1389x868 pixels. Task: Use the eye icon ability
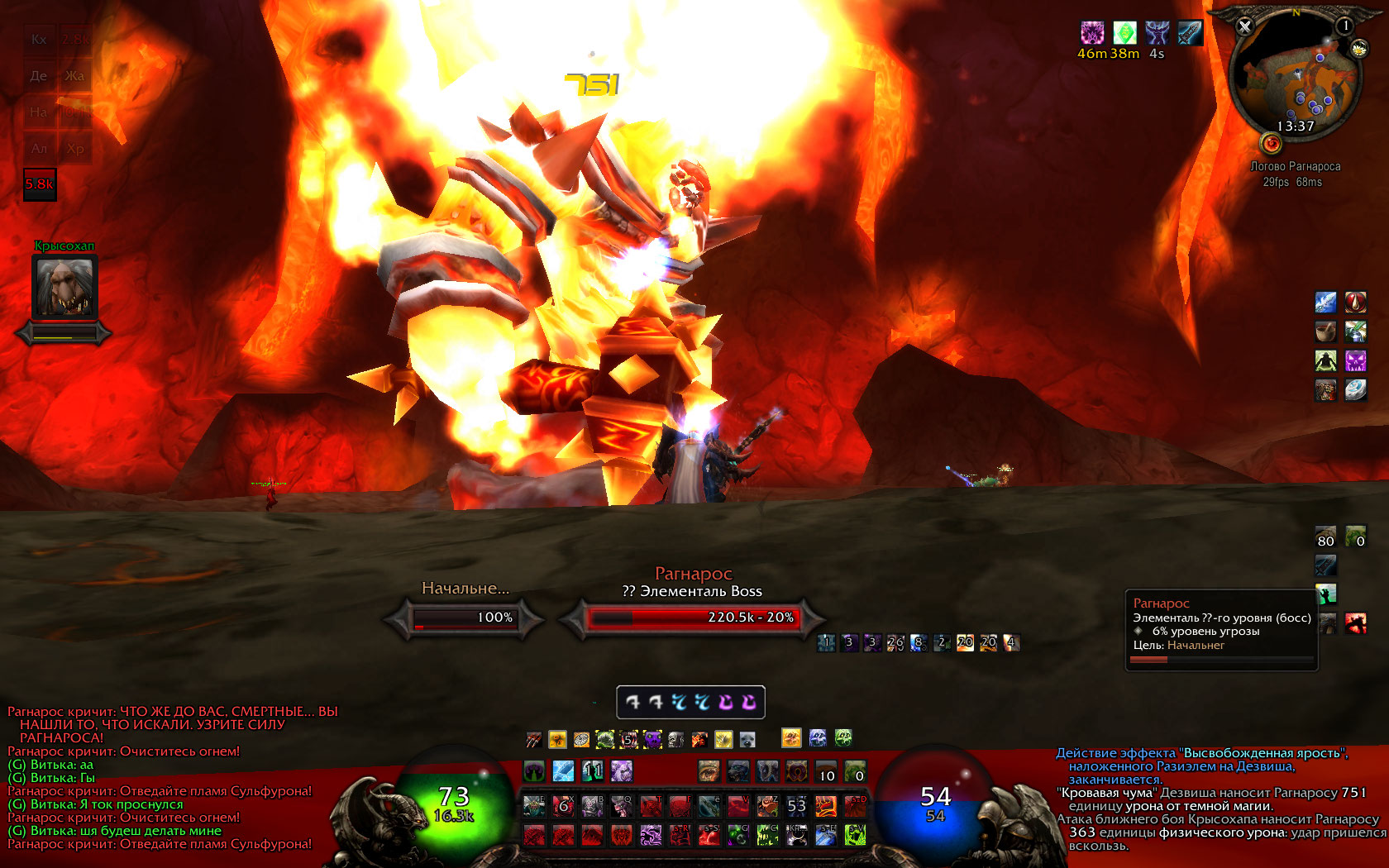tap(709, 770)
